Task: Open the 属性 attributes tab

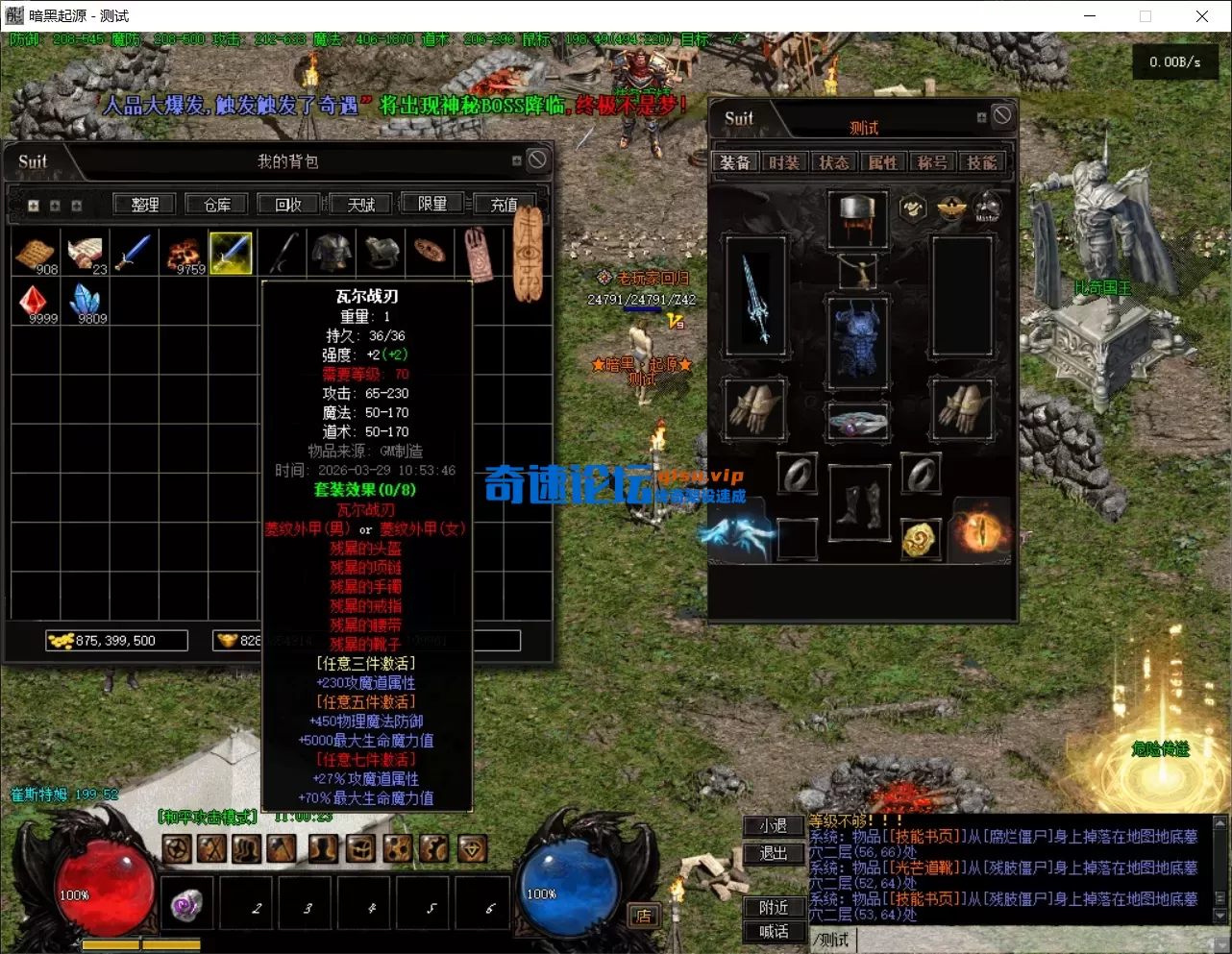Action: click(882, 162)
